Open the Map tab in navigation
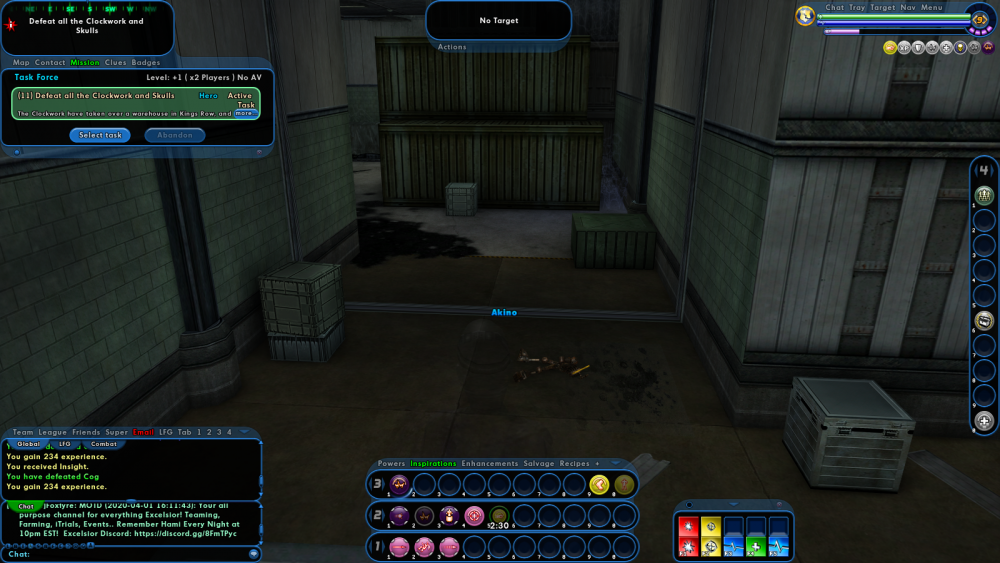This screenshot has height=563, width=1000. (x=21, y=63)
